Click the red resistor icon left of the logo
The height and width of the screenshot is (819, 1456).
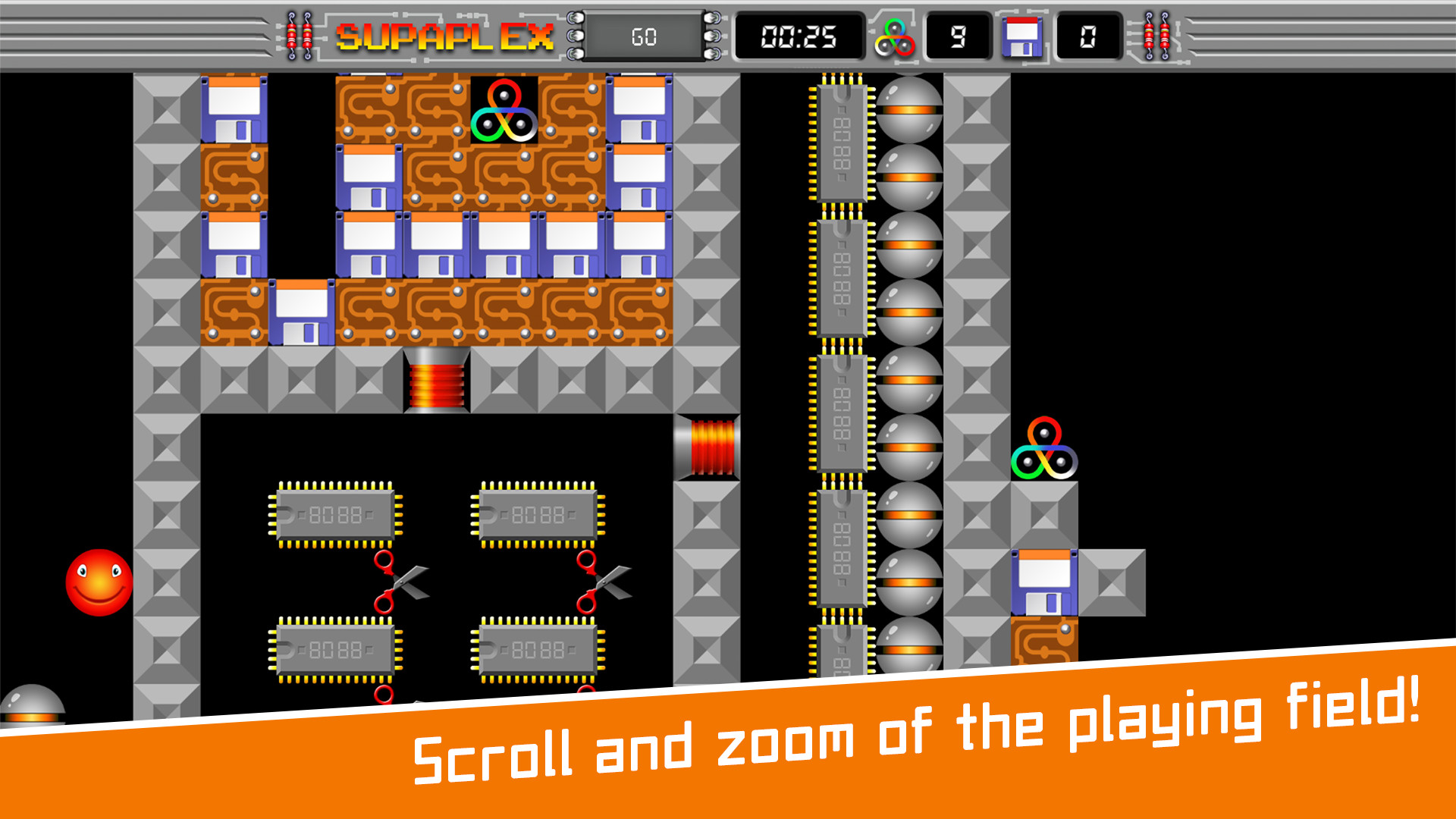tap(297, 34)
